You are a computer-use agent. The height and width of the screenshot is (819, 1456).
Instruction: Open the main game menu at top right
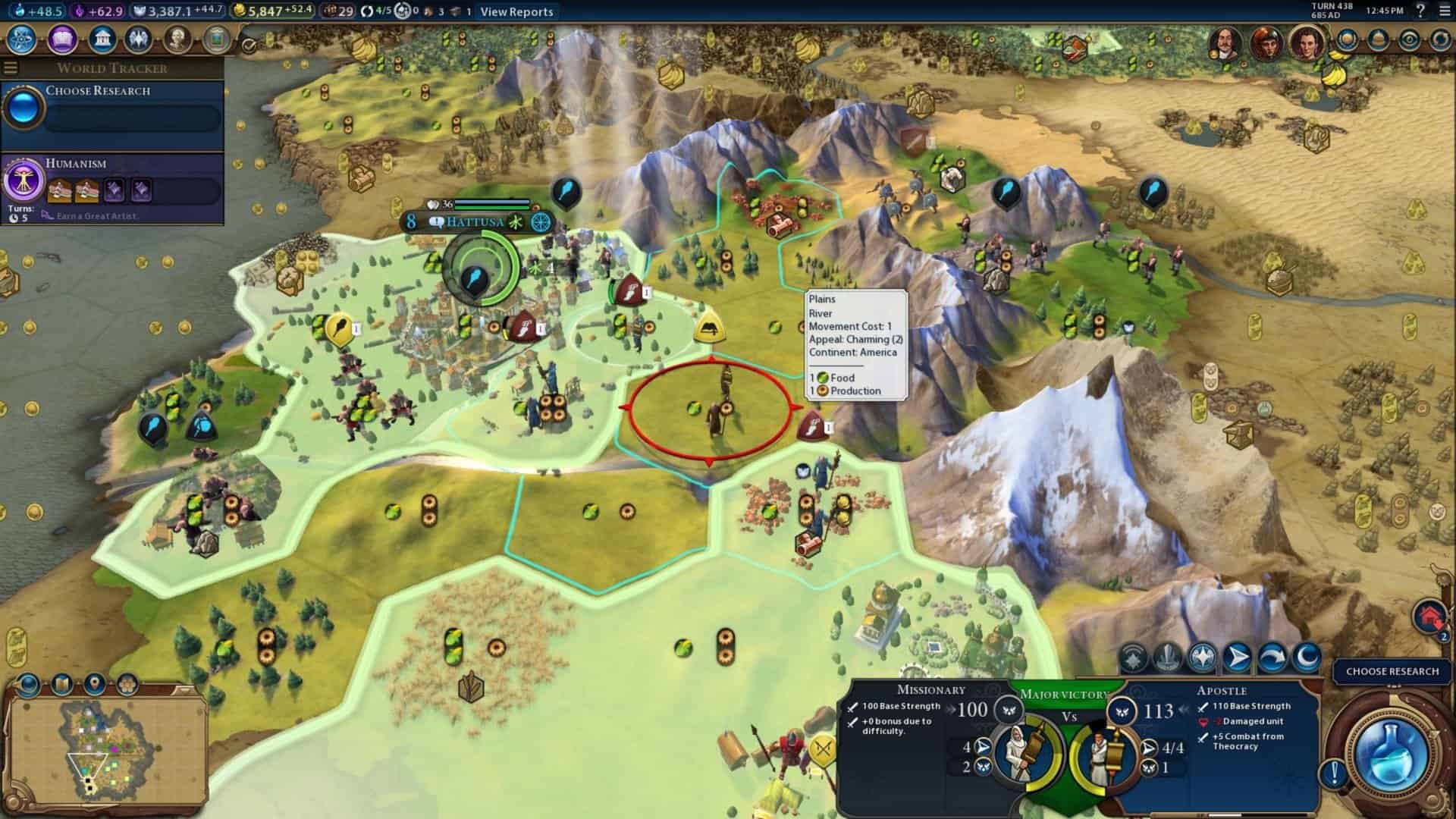coord(1444,11)
